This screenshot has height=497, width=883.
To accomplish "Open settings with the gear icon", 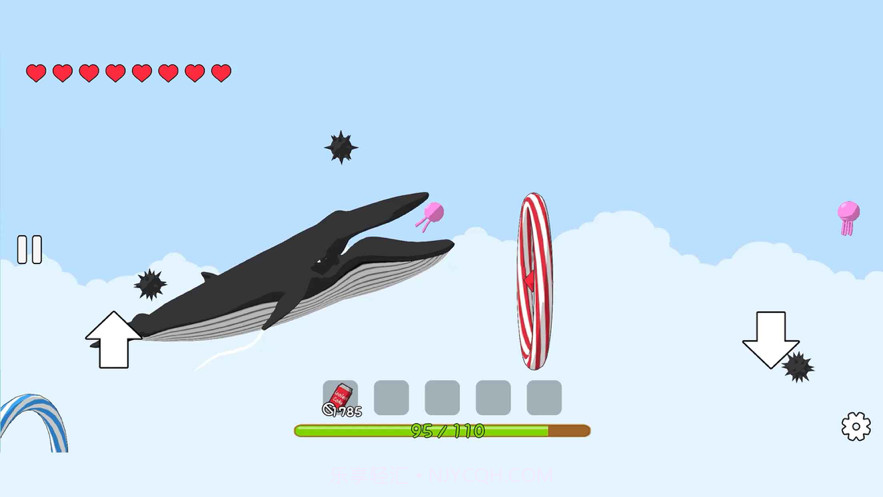I will pos(856,426).
